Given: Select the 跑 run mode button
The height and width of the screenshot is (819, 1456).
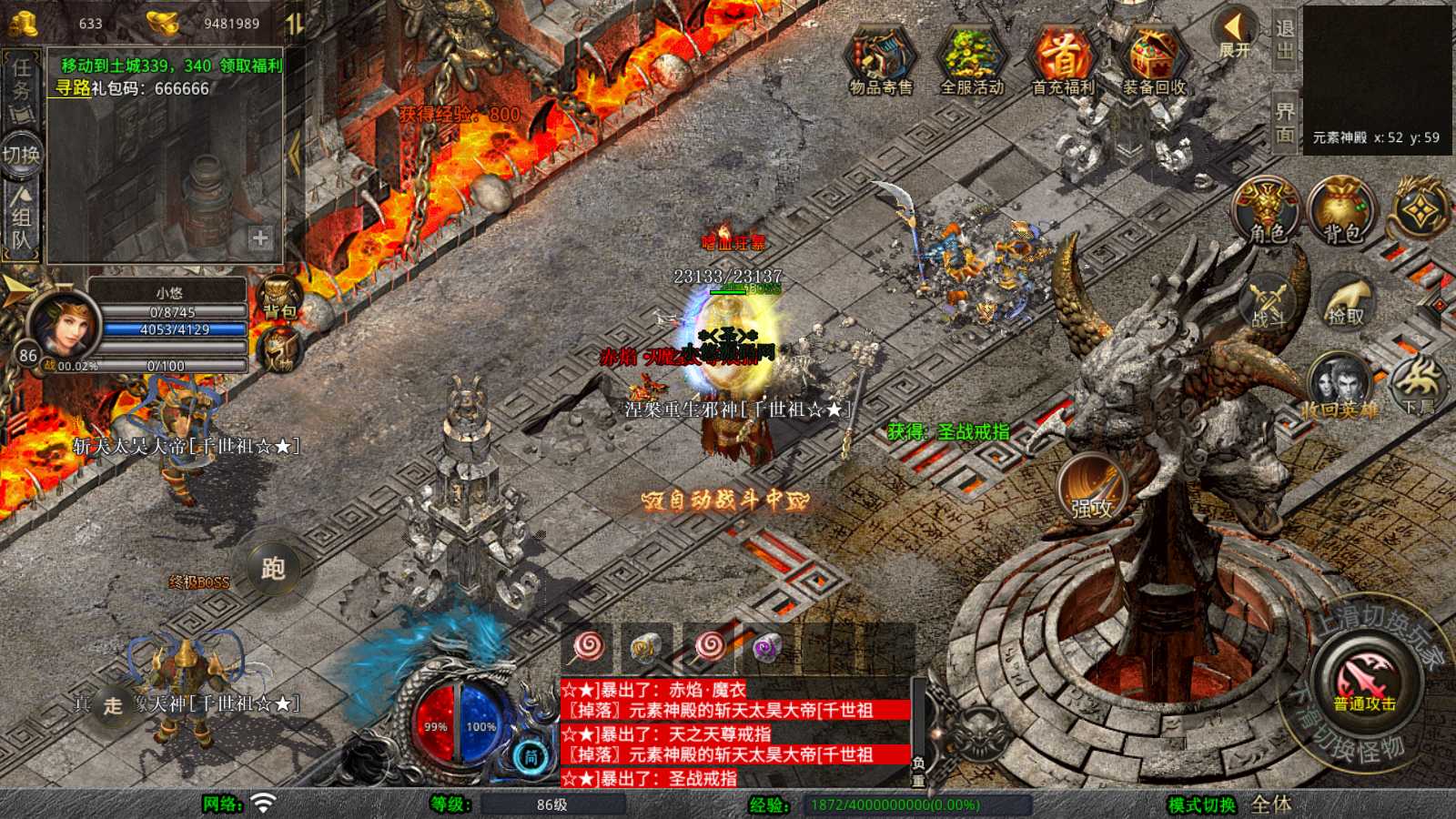Looking at the screenshot, I should 273,569.
